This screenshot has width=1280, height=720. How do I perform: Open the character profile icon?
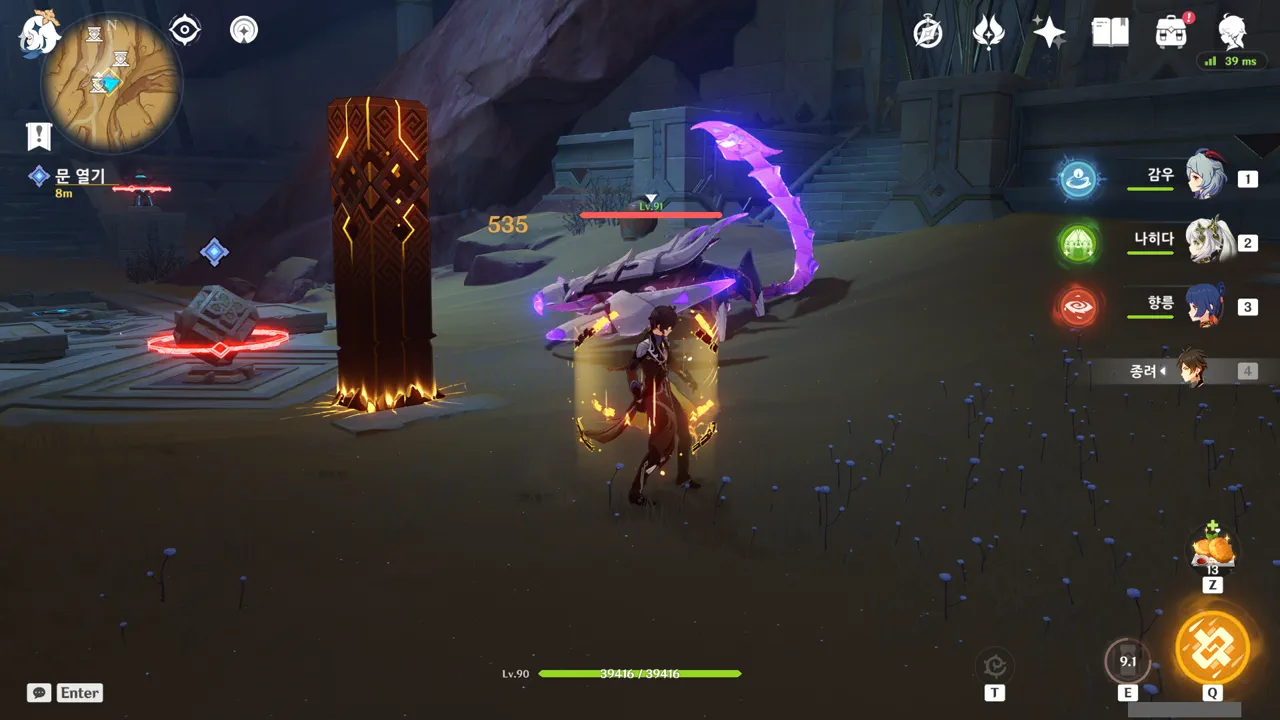[1232, 32]
